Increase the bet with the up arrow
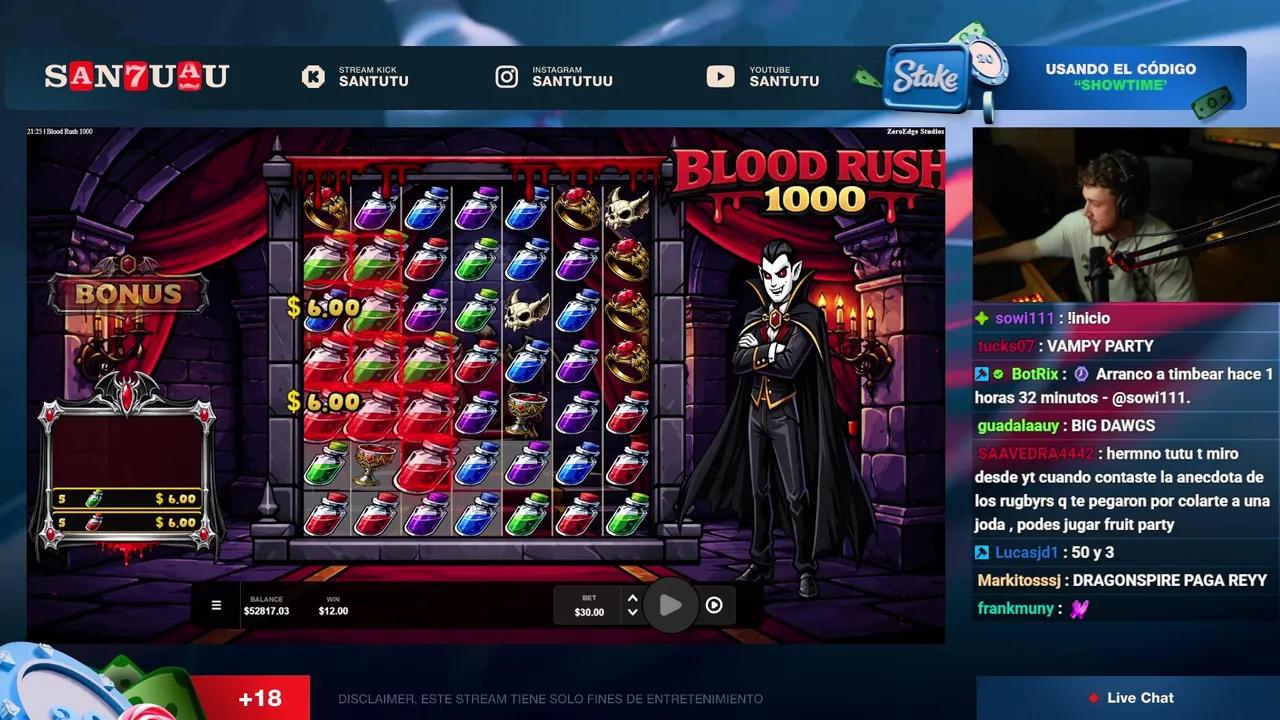Viewport: 1280px width, 720px height. click(x=632, y=597)
